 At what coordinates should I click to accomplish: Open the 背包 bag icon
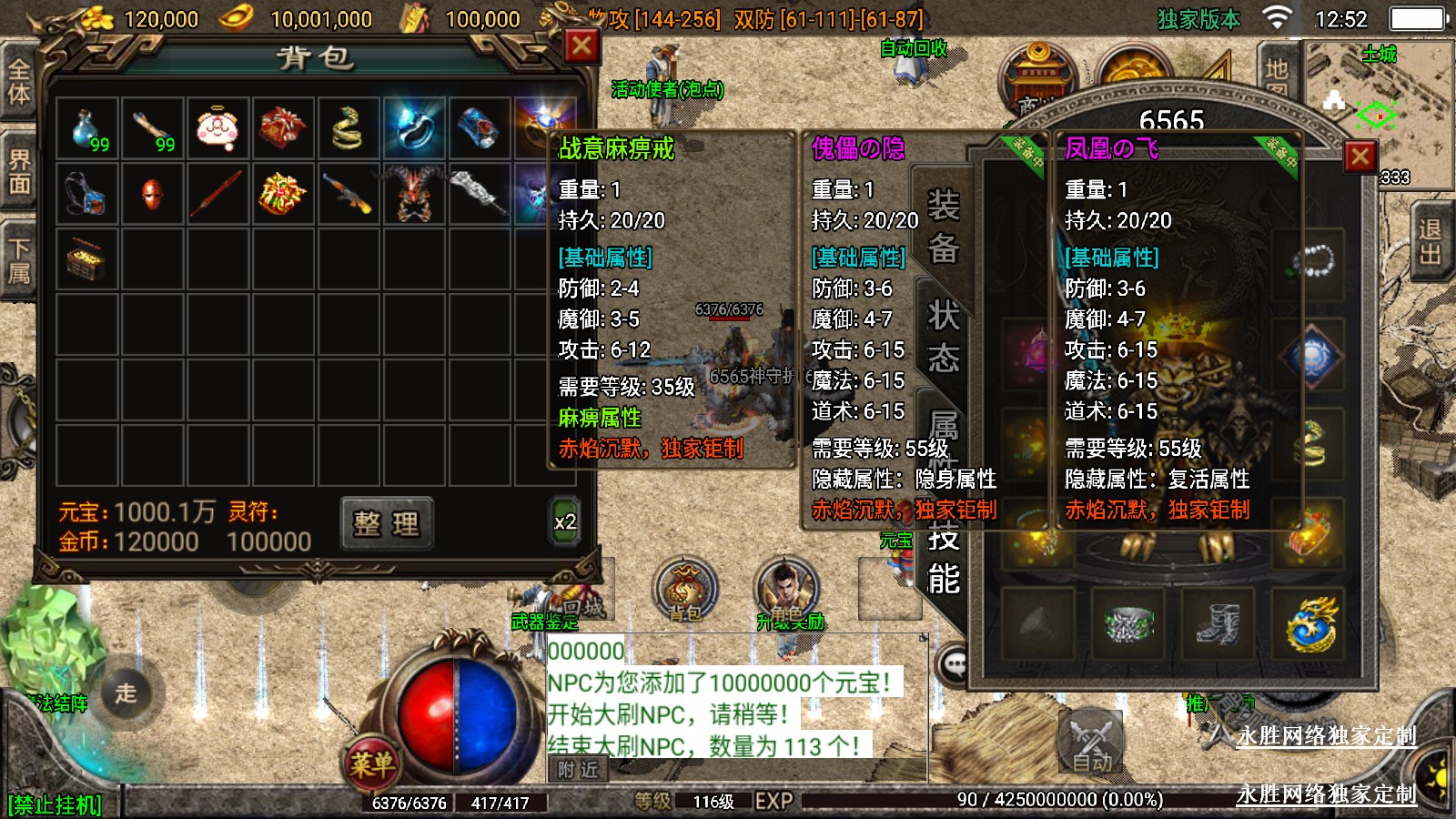click(x=685, y=589)
